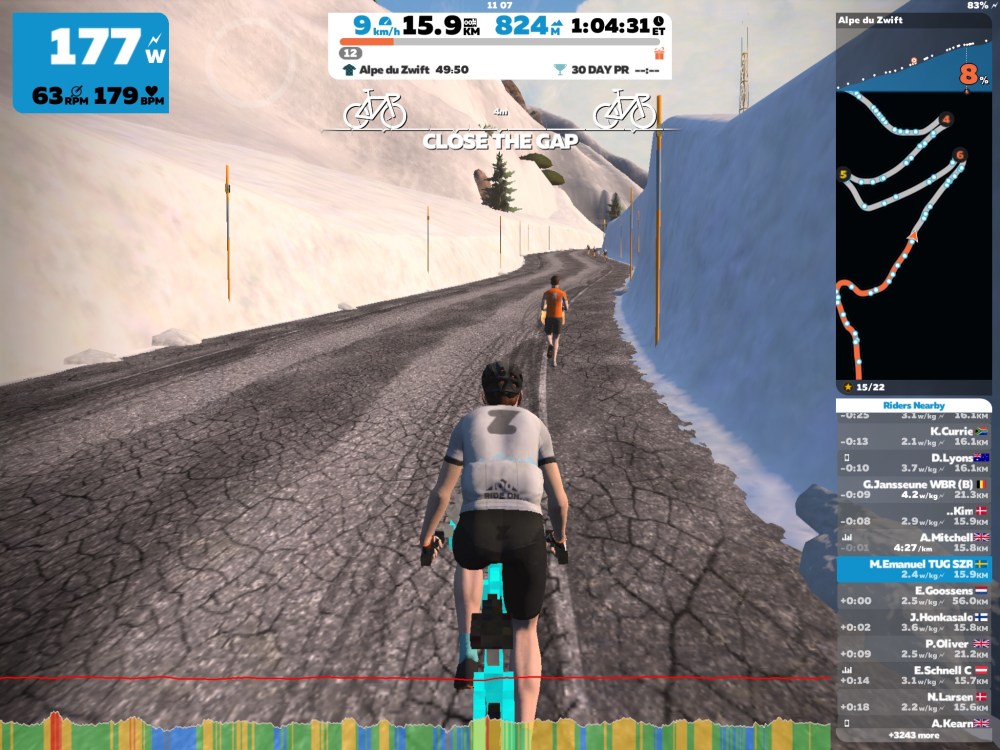Select N.Larsen in the rider list
This screenshot has height=750, width=1000.
[x=913, y=701]
